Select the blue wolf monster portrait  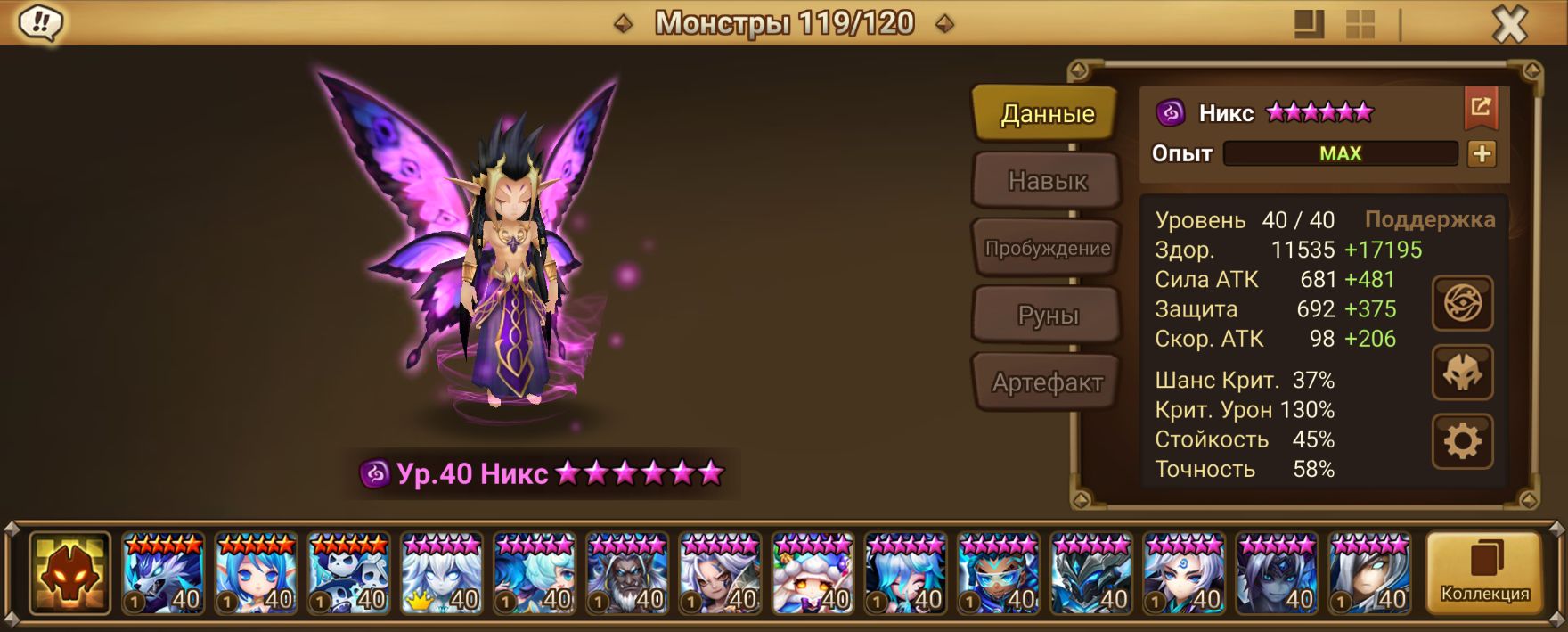pyautogui.click(x=163, y=573)
